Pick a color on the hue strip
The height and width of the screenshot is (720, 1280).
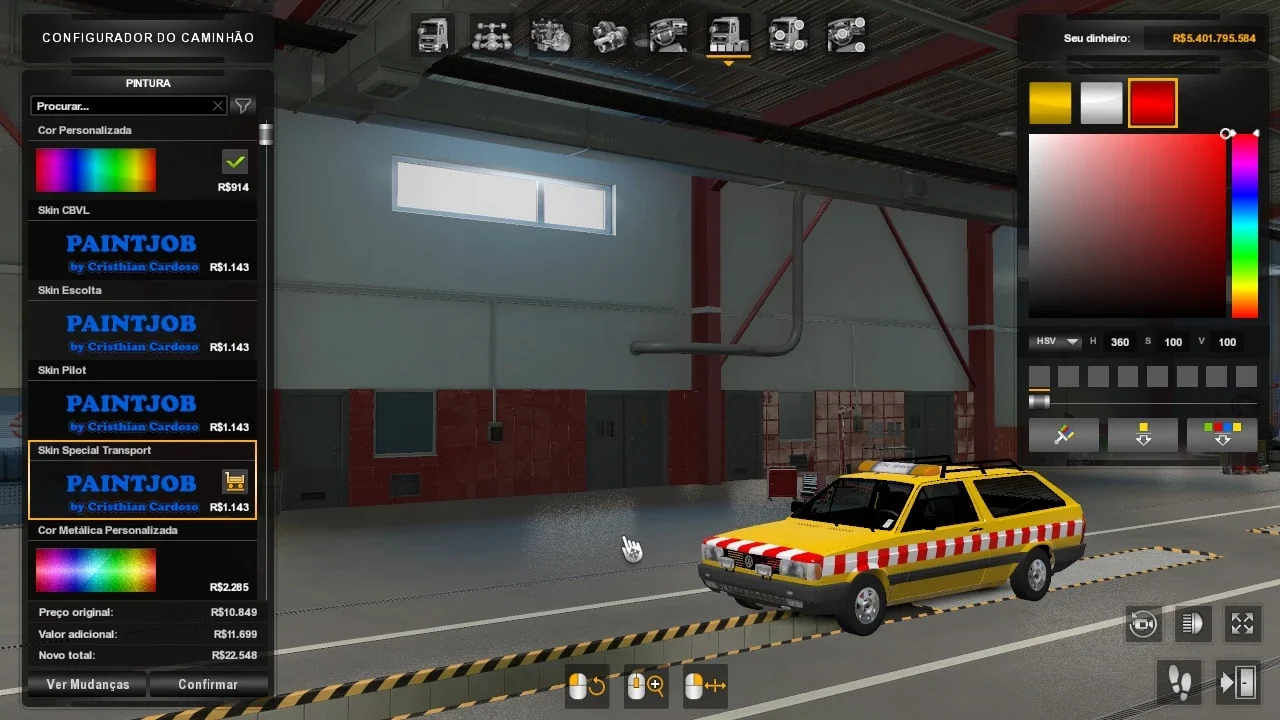point(1243,220)
